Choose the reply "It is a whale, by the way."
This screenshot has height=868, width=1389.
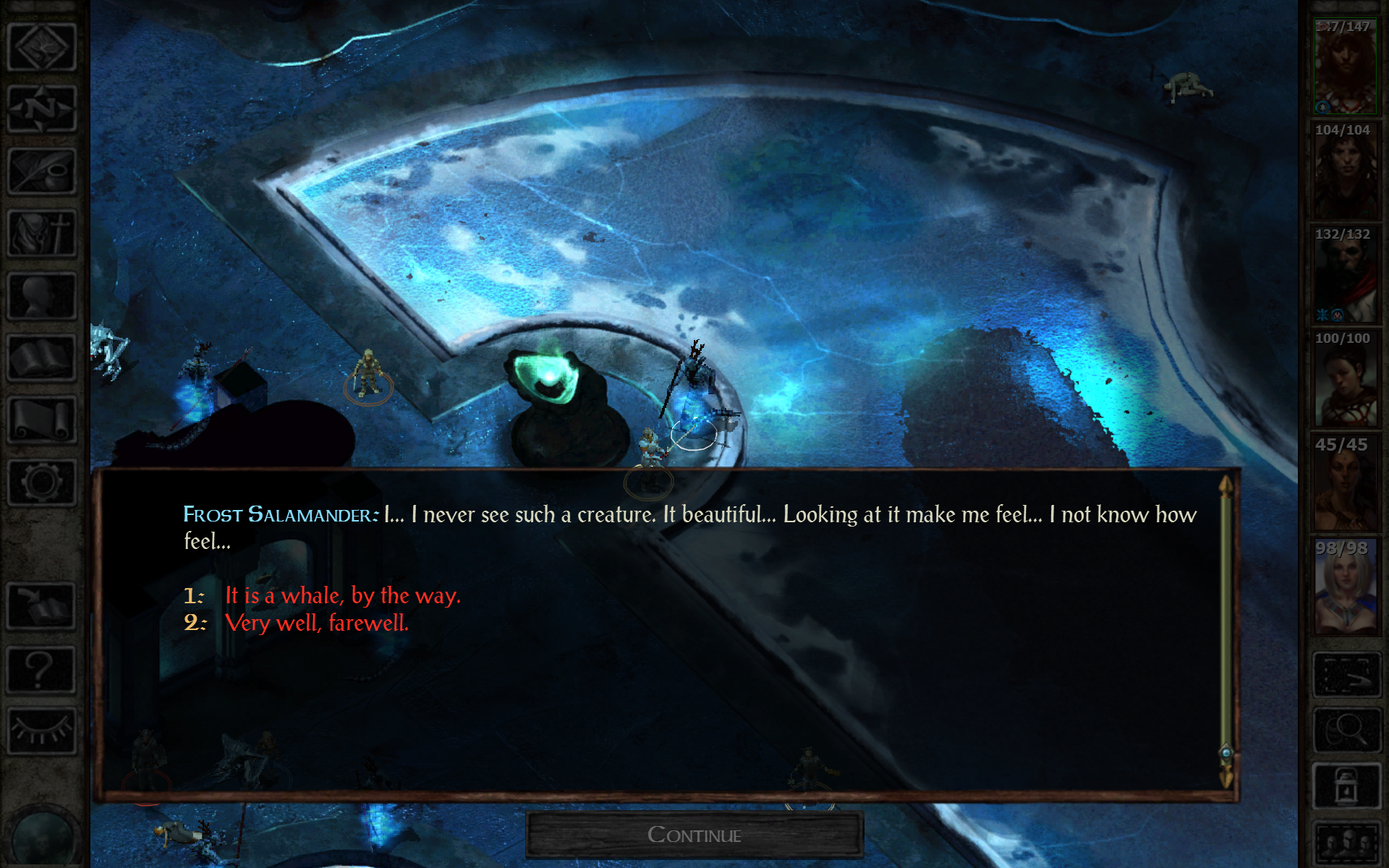click(342, 596)
